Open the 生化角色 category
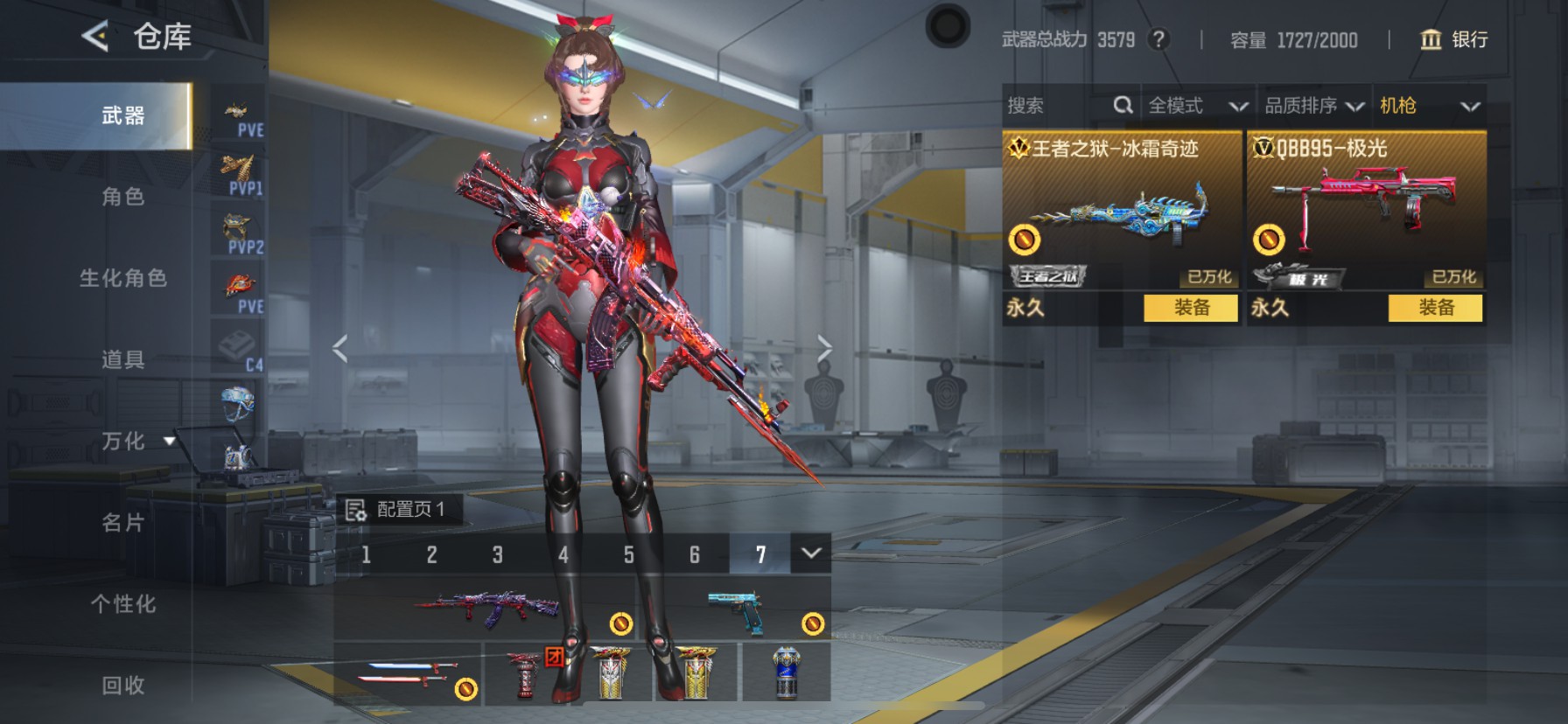Viewport: 1568px width, 724px height. point(122,278)
